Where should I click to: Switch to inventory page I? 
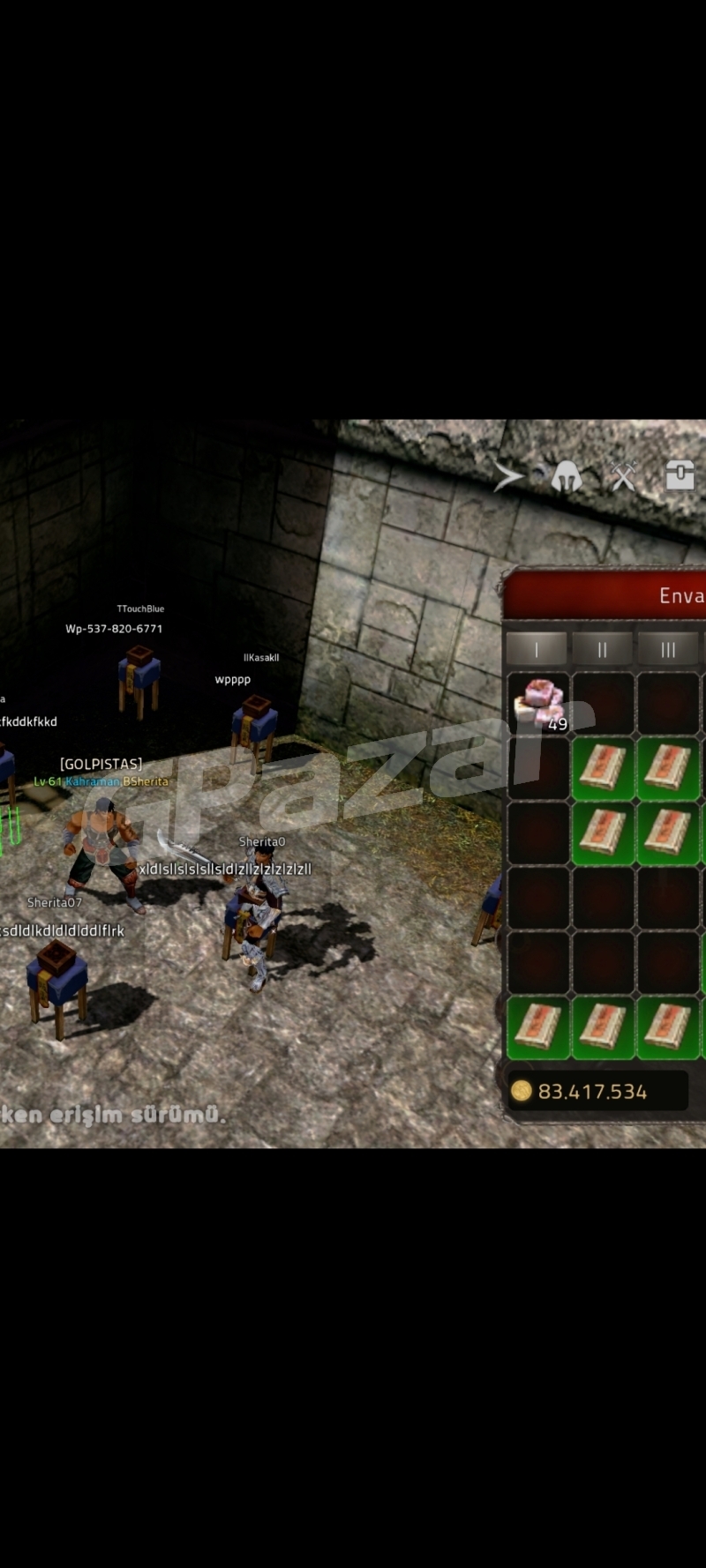pyautogui.click(x=537, y=650)
